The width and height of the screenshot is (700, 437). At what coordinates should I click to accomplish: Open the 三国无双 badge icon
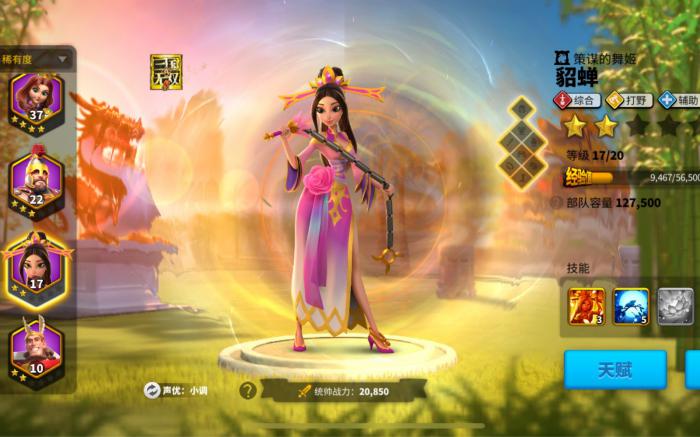tap(165, 72)
